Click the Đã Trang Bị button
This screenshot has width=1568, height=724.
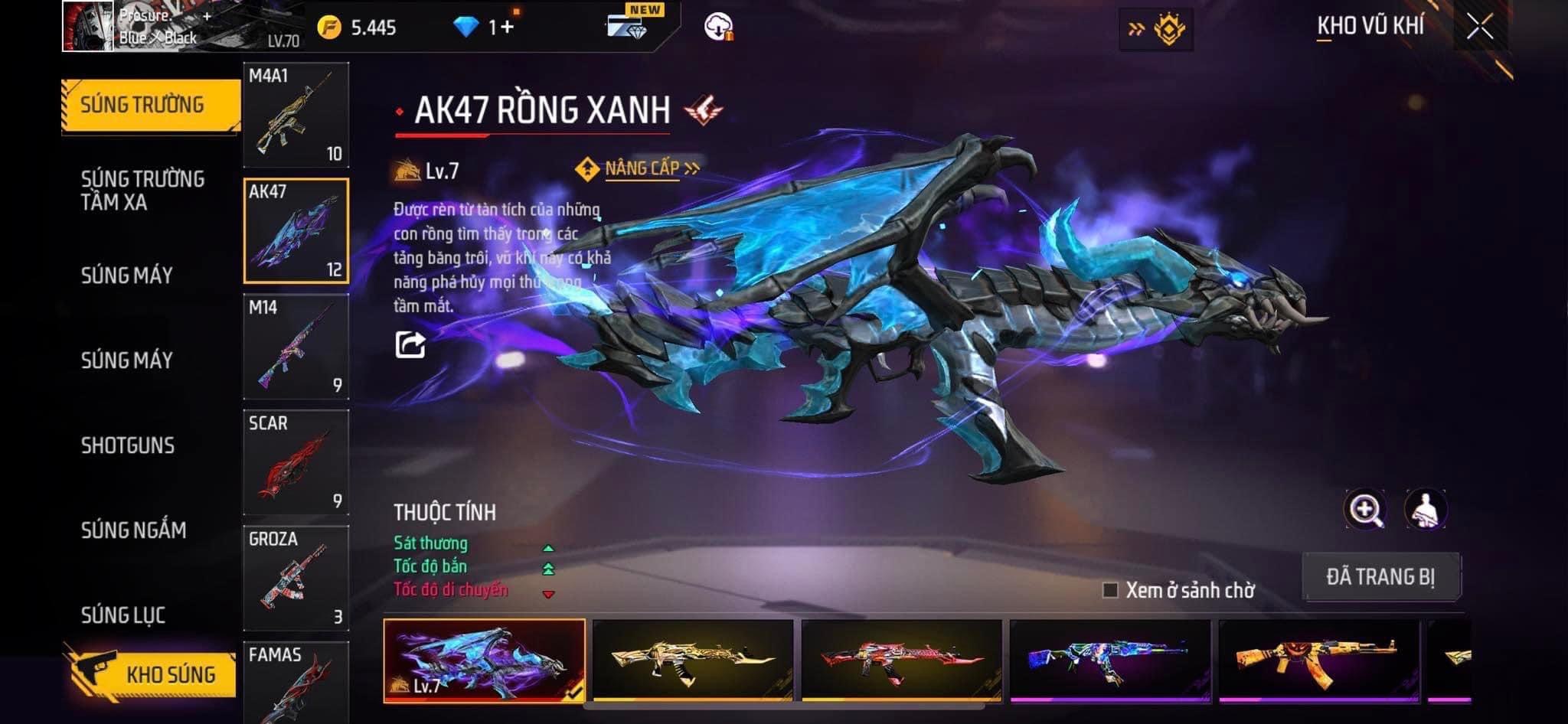pyautogui.click(x=1380, y=576)
